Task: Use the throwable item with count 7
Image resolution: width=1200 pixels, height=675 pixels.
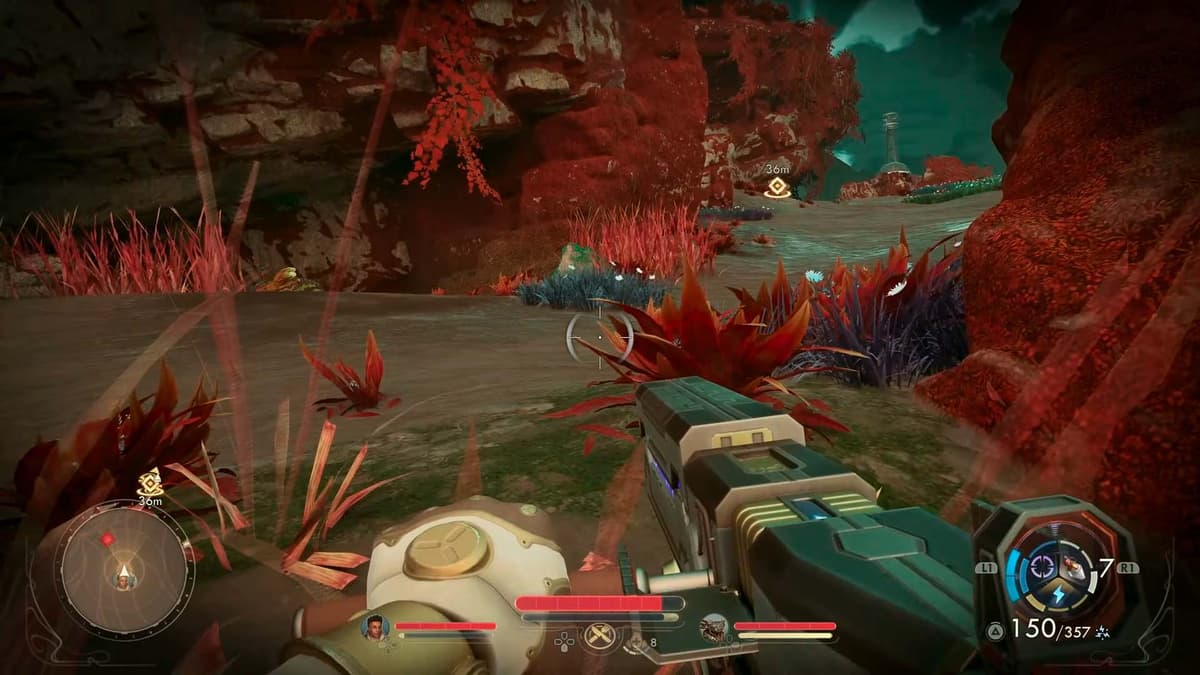Action: 1078,567
